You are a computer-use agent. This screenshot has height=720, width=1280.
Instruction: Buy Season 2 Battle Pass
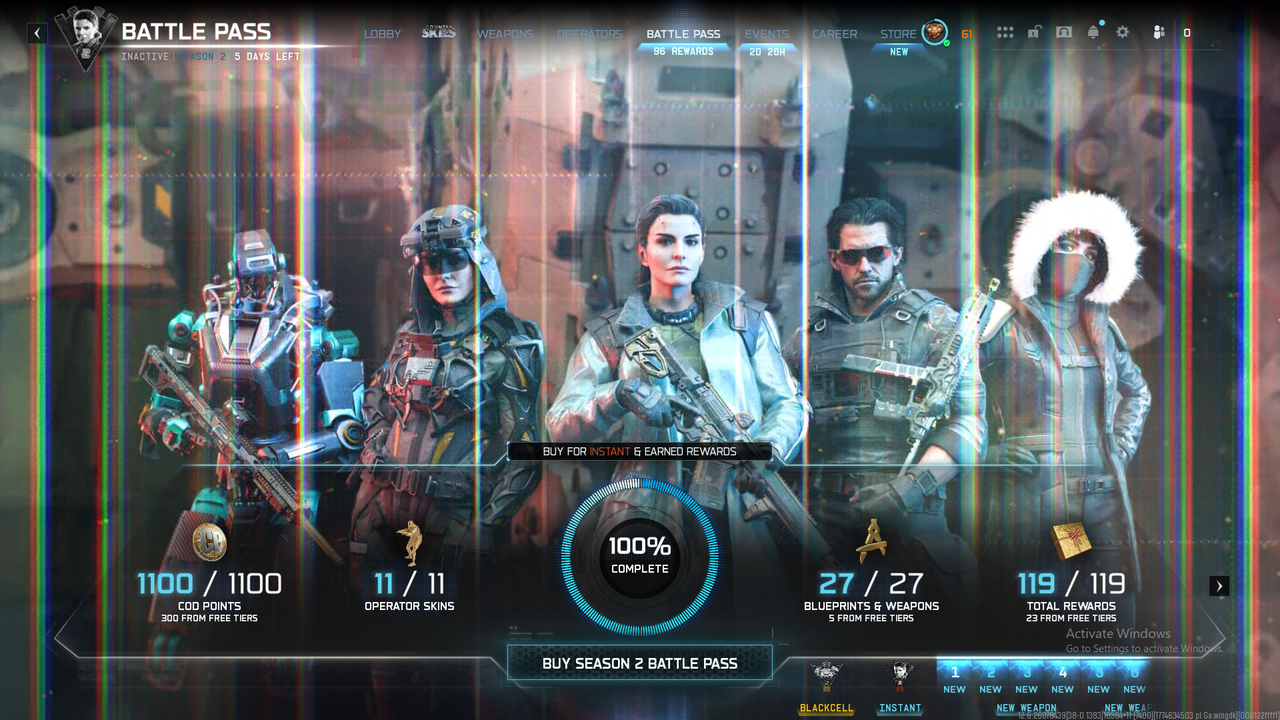[x=640, y=663]
